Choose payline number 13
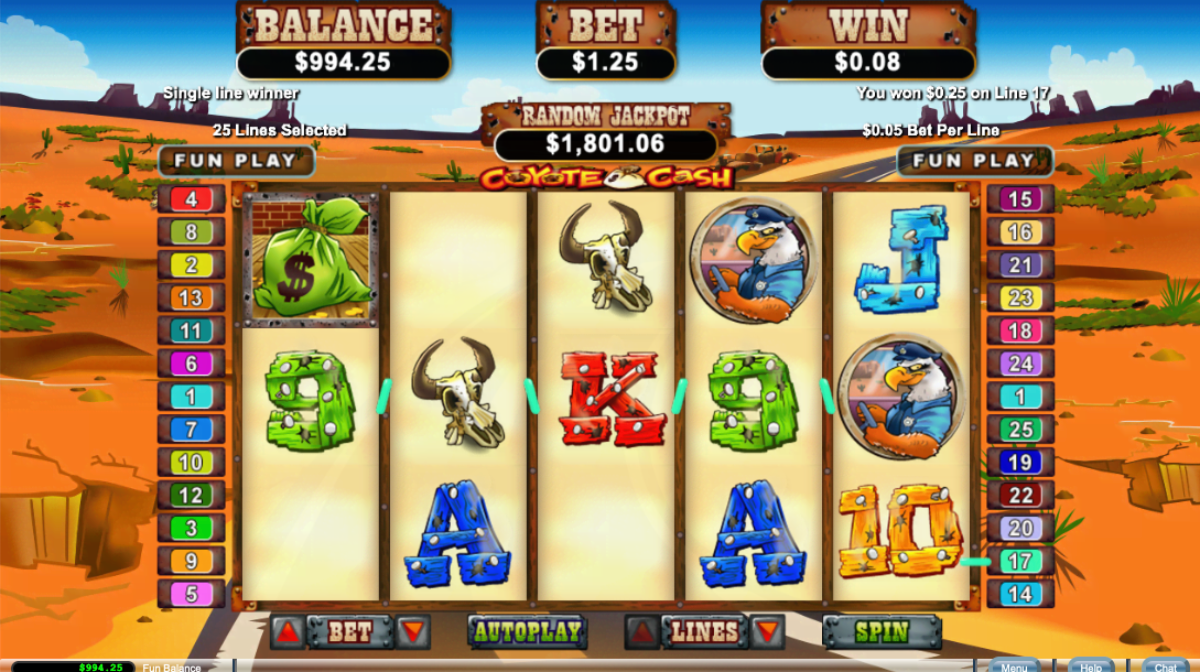Image resolution: width=1200 pixels, height=672 pixels. click(191, 298)
